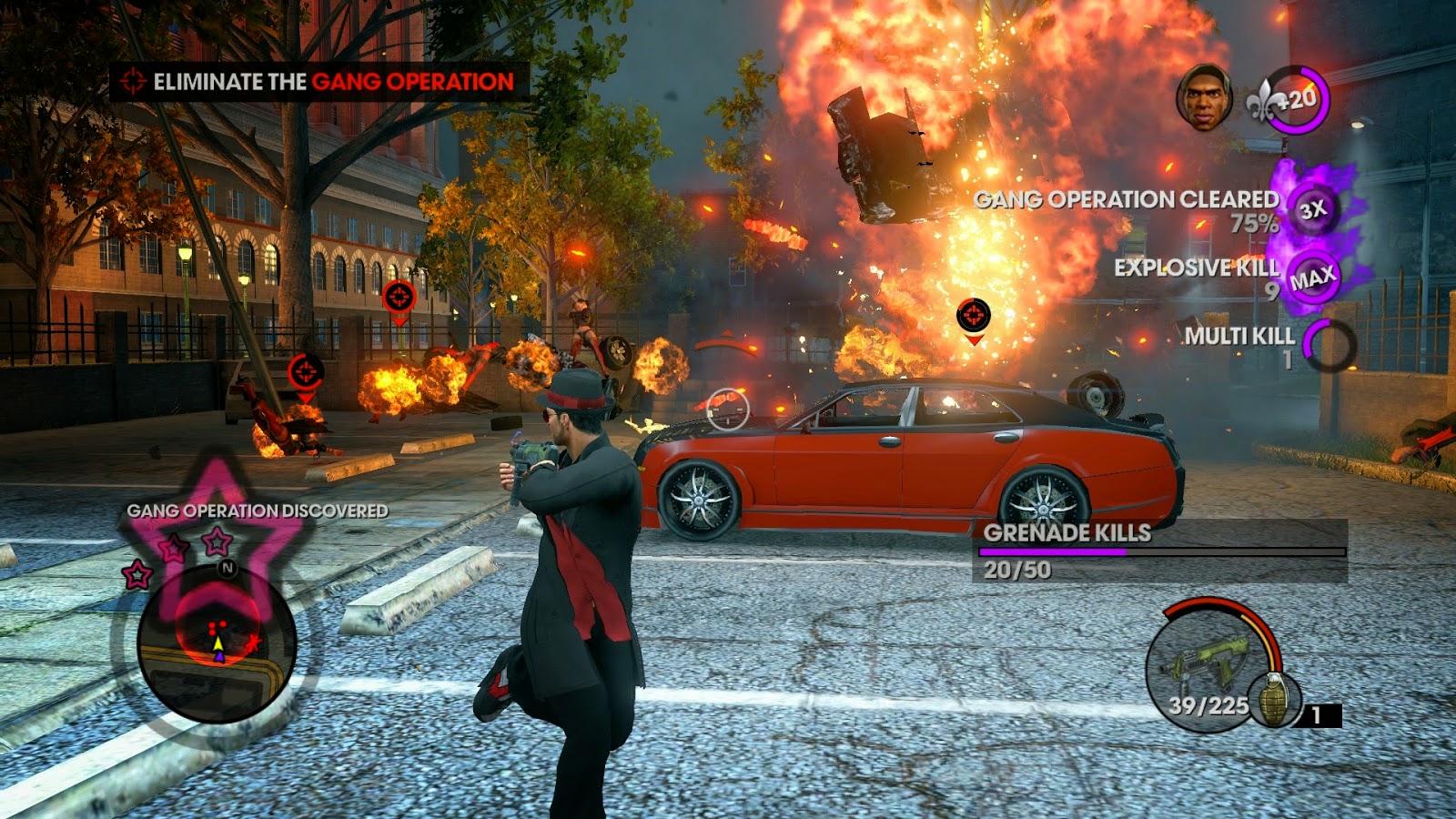Select the character portrait icon
Image resolution: width=1456 pixels, height=819 pixels.
click(1203, 96)
